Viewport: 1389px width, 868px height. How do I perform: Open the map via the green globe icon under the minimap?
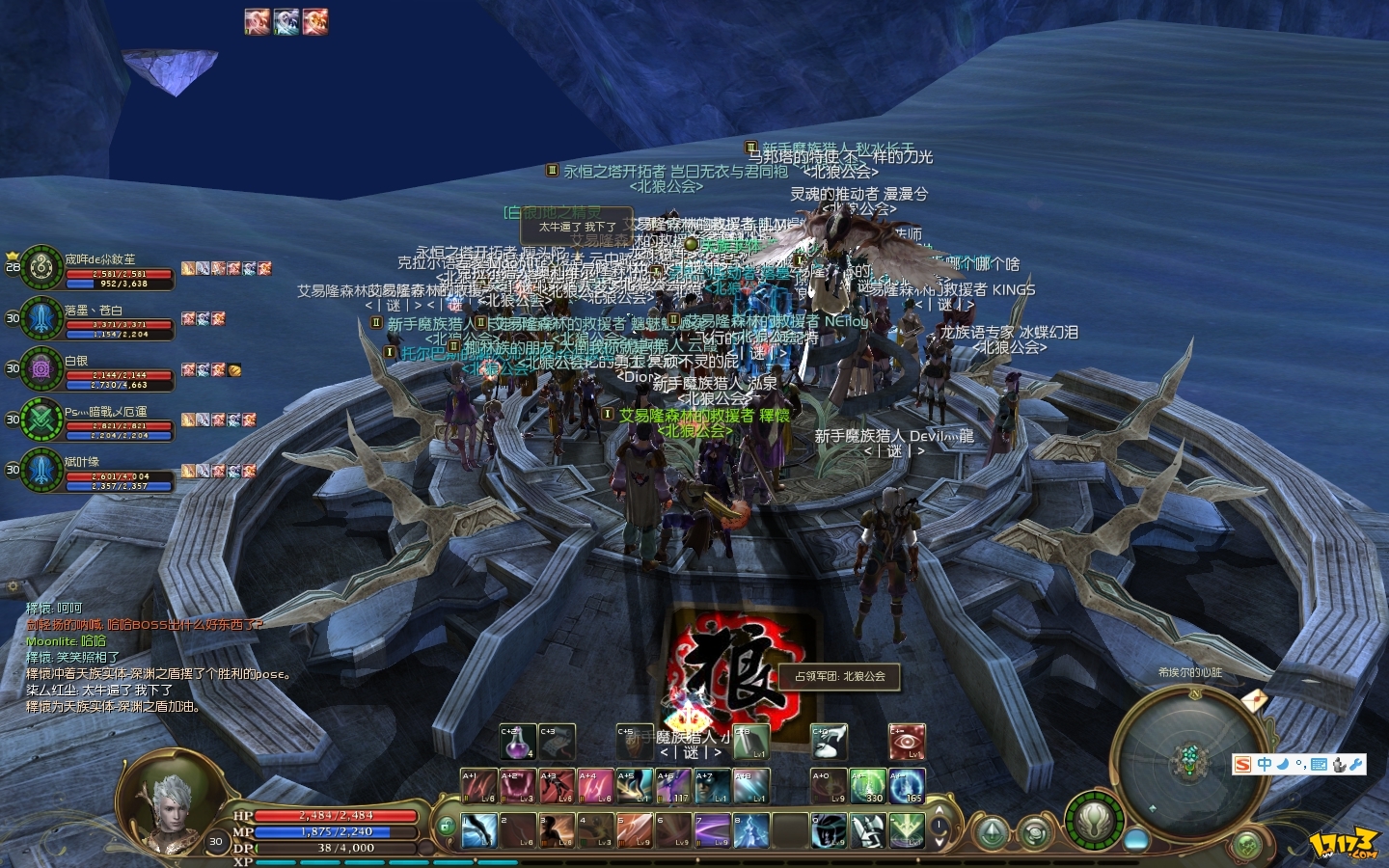tap(1245, 843)
